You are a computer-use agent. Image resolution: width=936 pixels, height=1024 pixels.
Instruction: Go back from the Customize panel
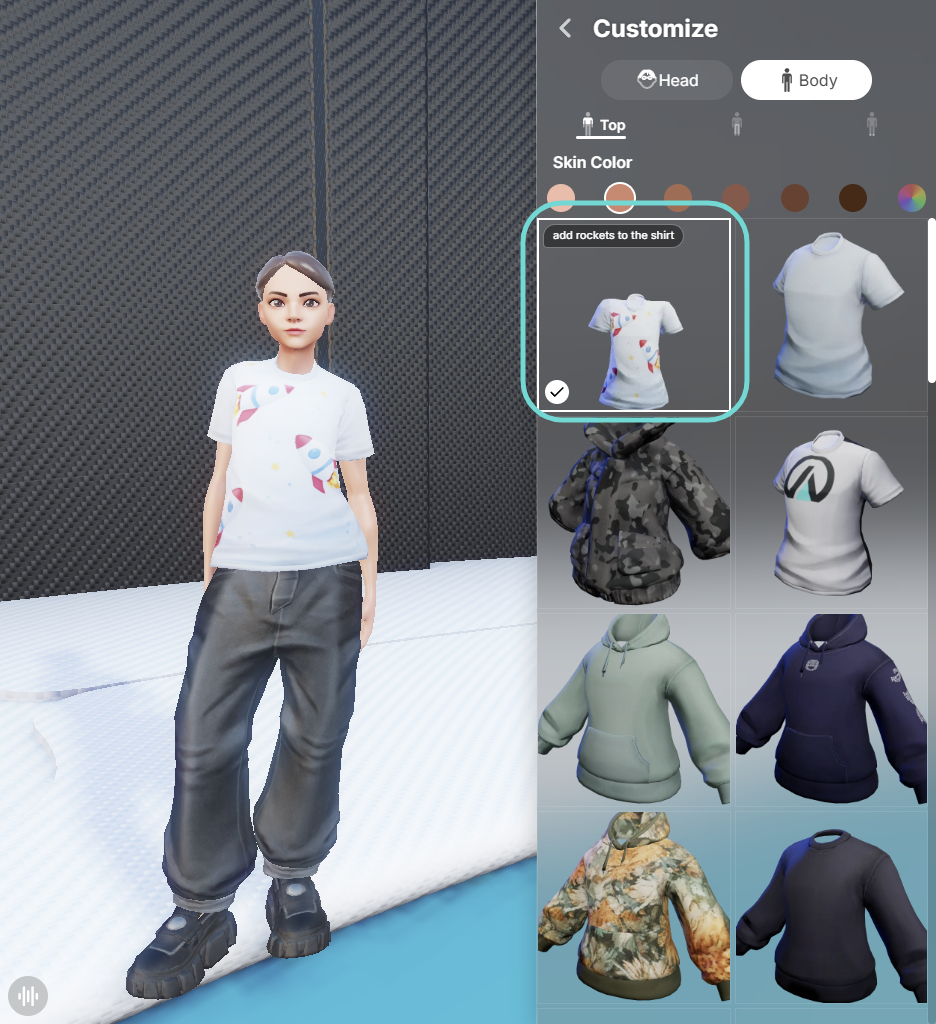click(566, 28)
